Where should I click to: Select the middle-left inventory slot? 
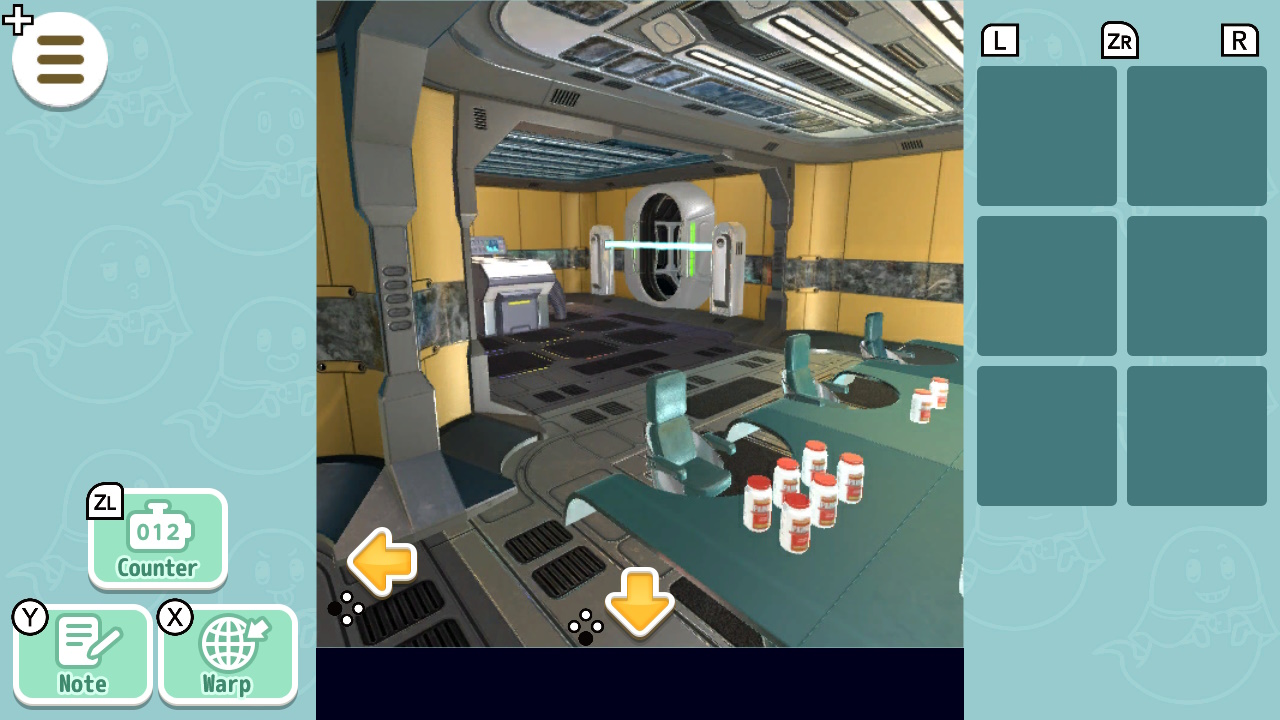click(1046, 285)
